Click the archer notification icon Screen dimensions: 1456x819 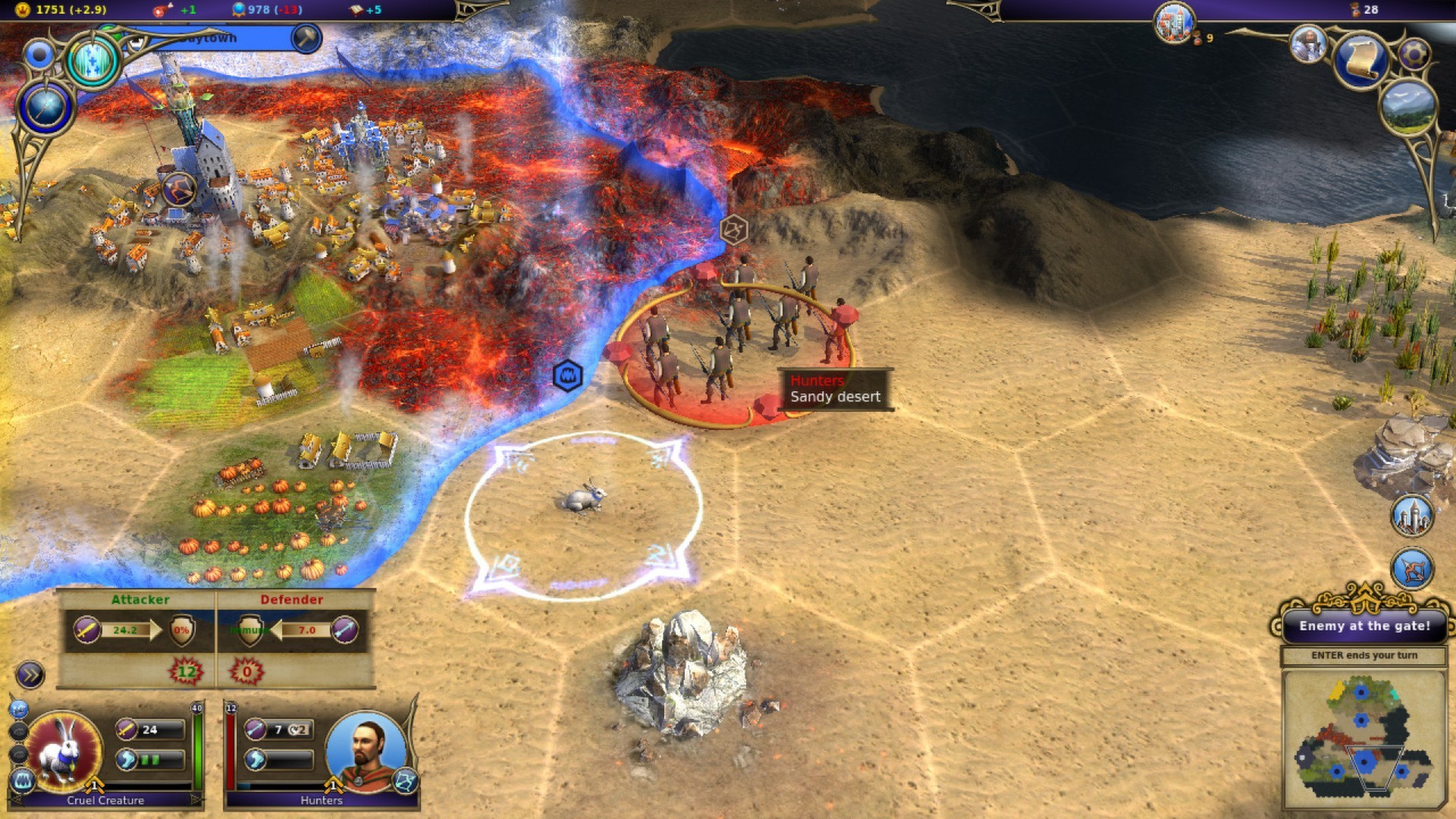(x=1411, y=570)
